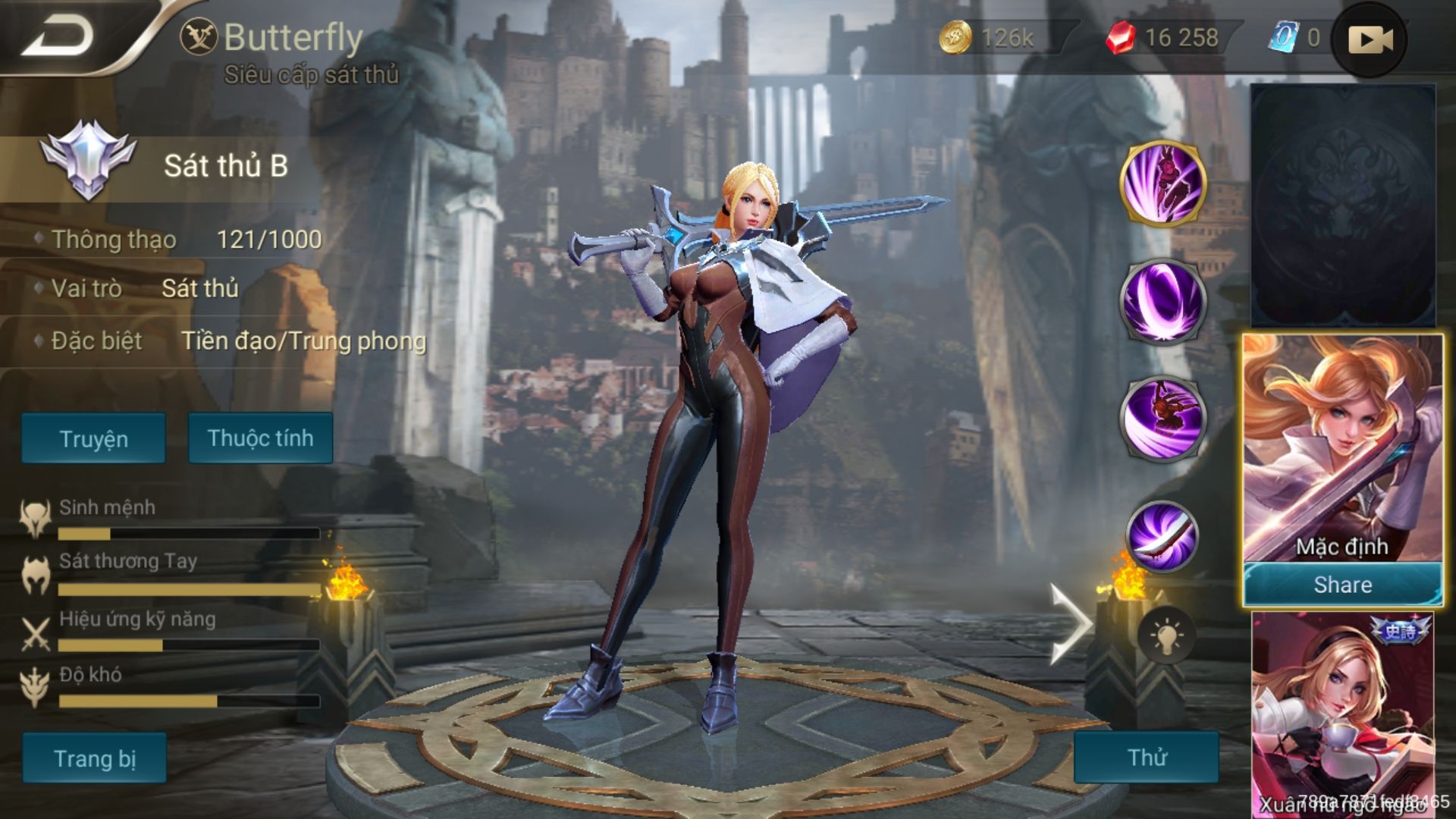Go back using the return arrow

57,36
